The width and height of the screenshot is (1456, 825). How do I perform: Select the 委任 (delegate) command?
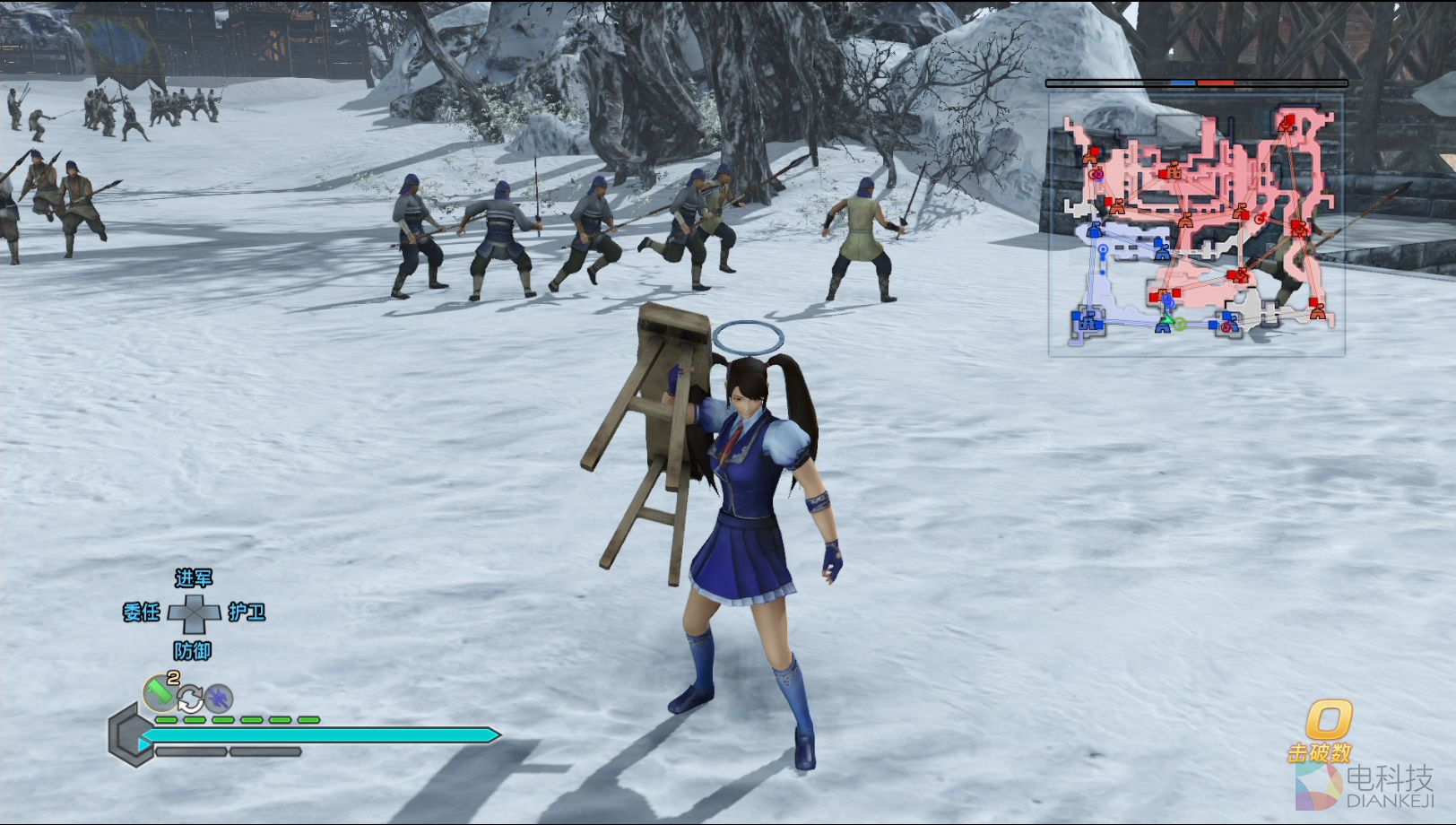142,612
